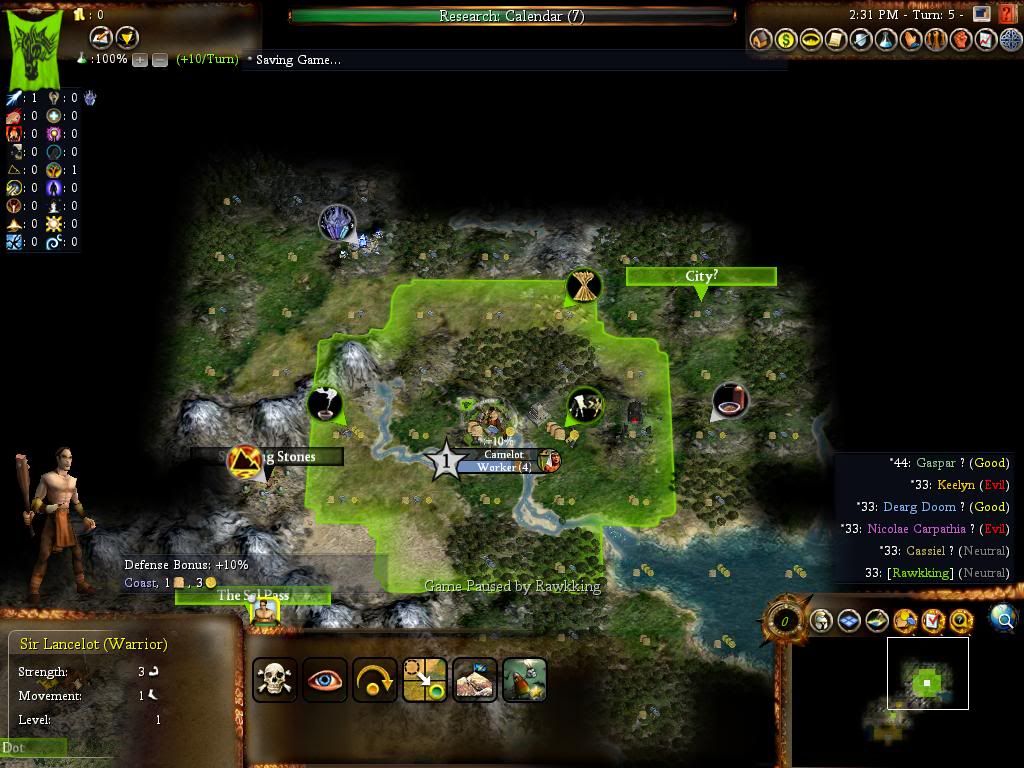Delete unit with the skull button
Image resolution: width=1024 pixels, height=768 pixels.
coord(275,680)
